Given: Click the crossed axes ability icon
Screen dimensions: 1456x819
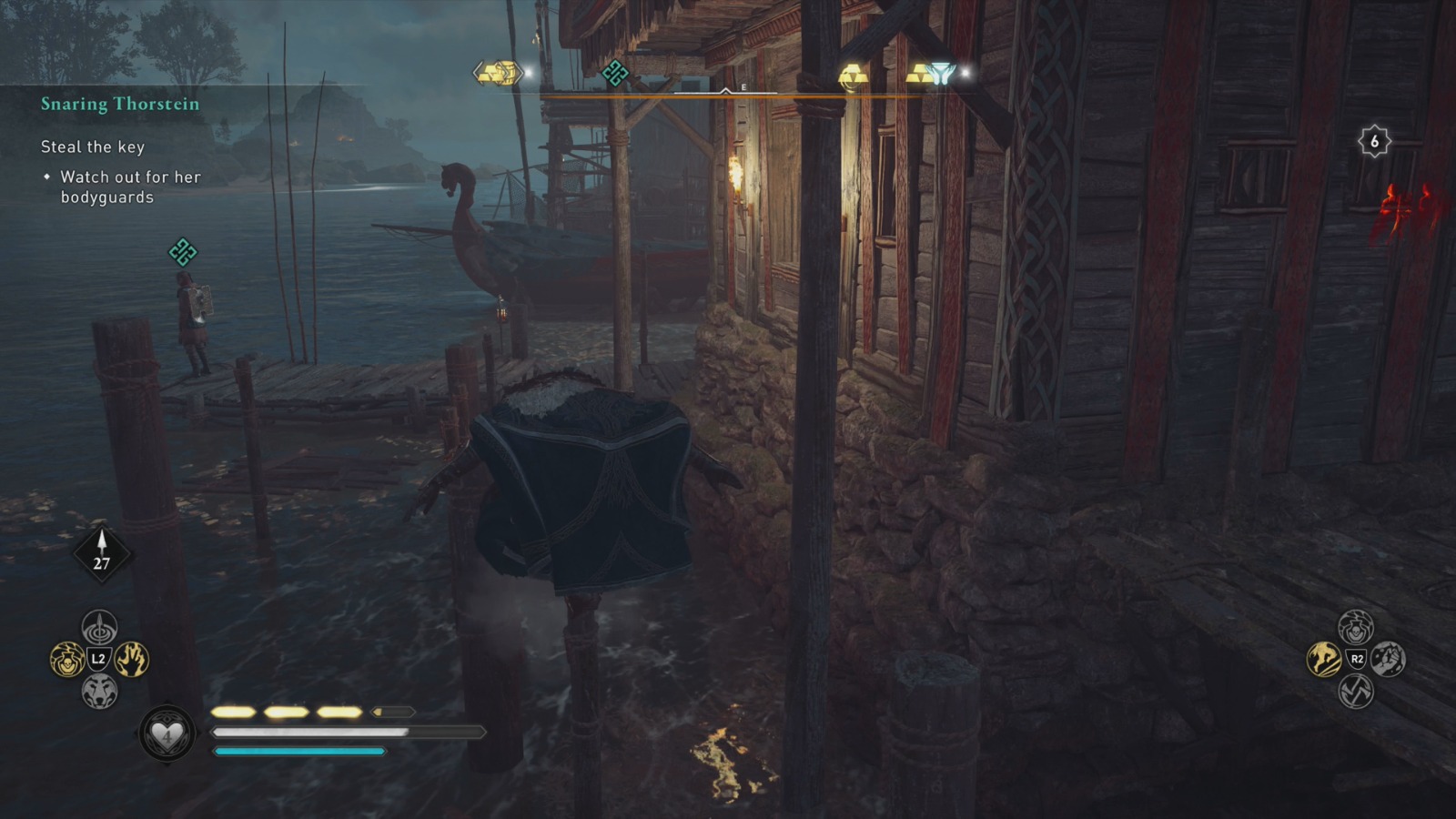Looking at the screenshot, I should 1356,692.
